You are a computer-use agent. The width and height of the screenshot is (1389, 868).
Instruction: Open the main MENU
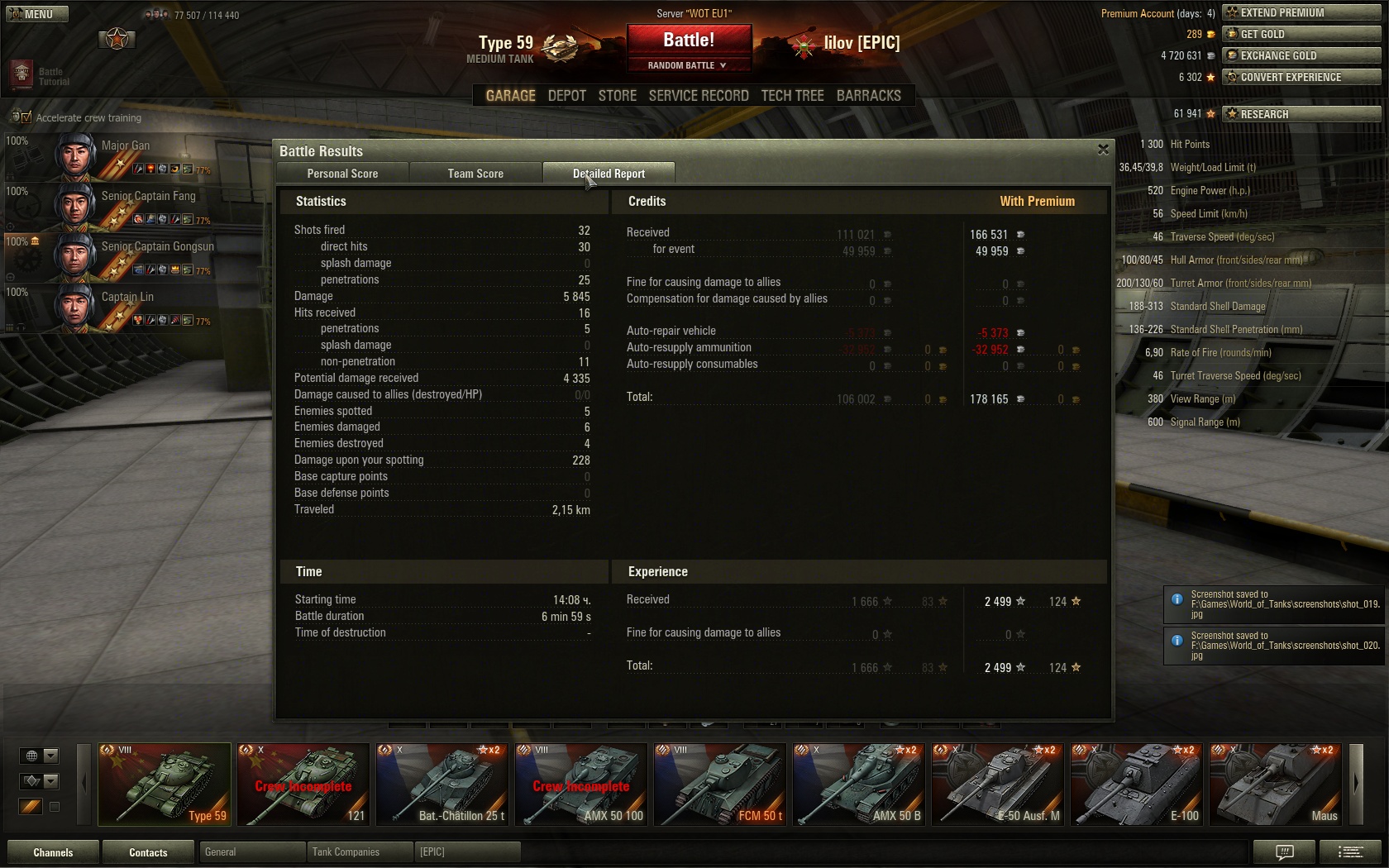(36, 14)
